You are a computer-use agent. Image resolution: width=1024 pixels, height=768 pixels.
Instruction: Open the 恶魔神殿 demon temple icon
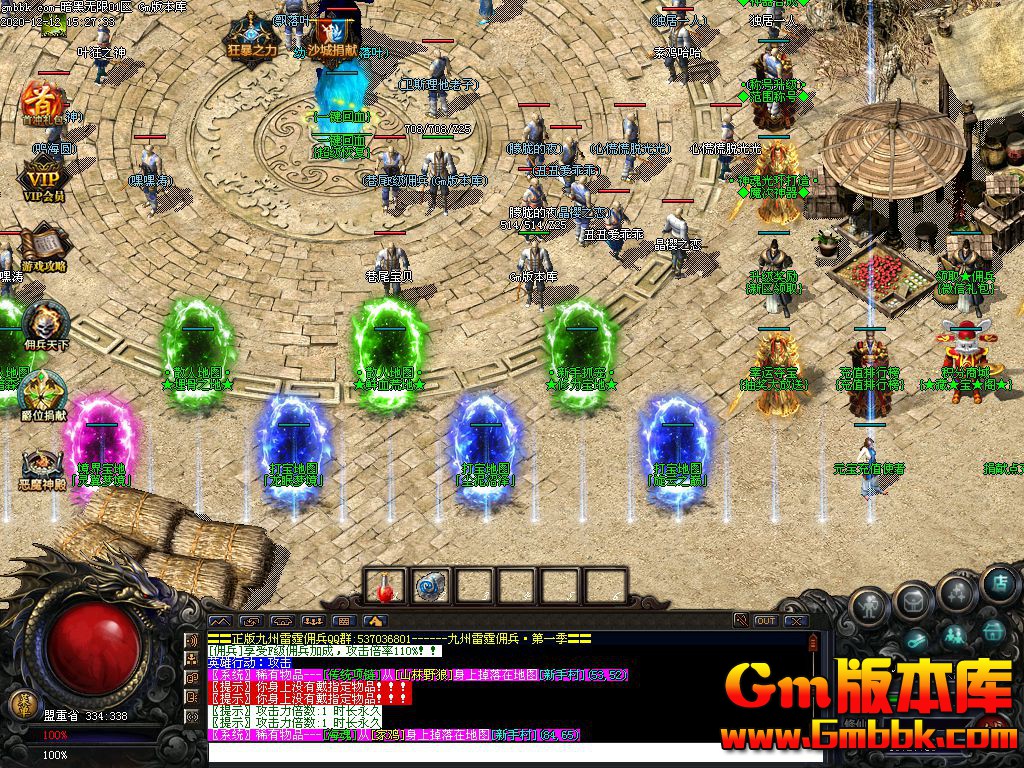[x=42, y=465]
